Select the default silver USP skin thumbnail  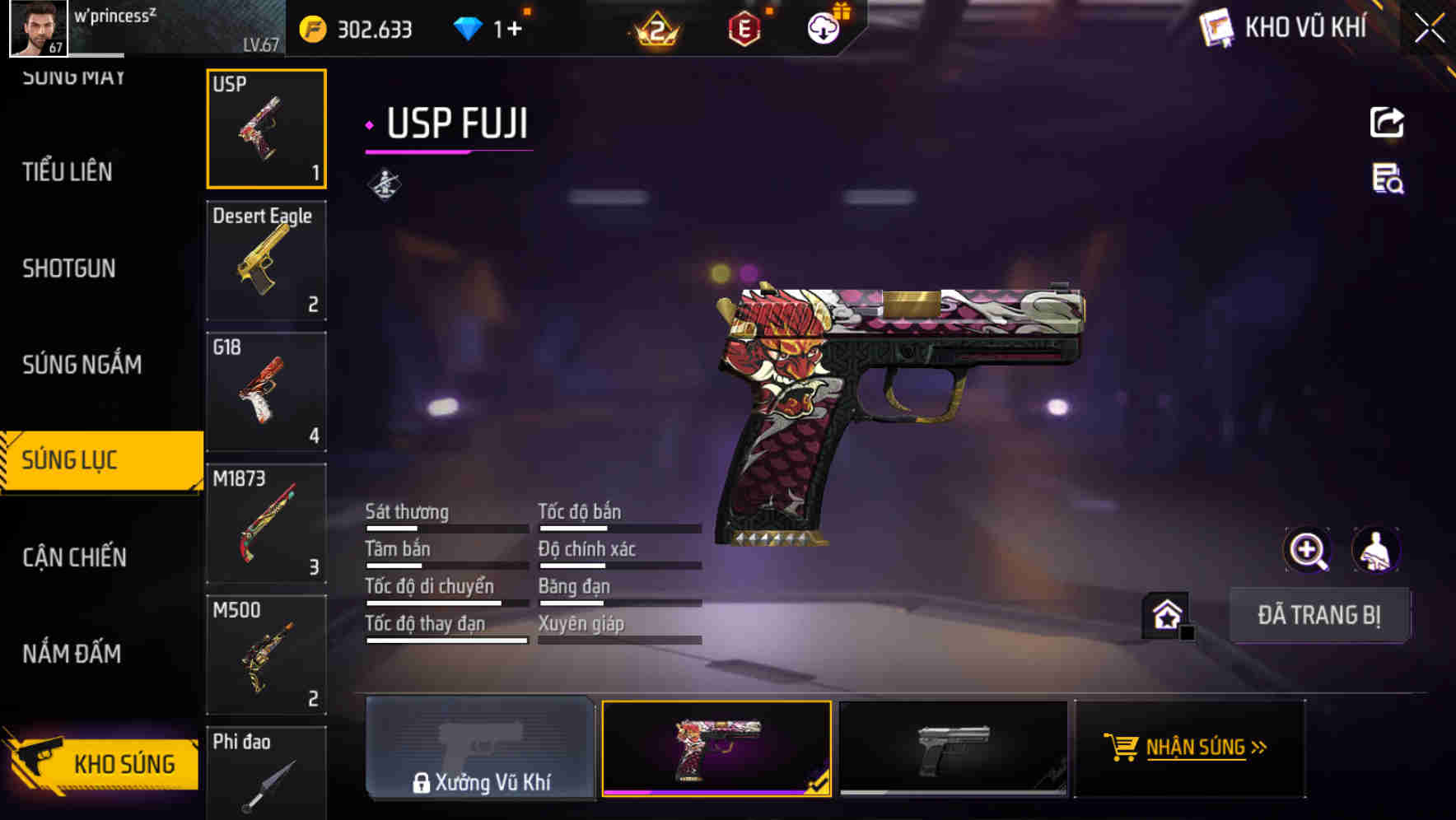click(953, 749)
